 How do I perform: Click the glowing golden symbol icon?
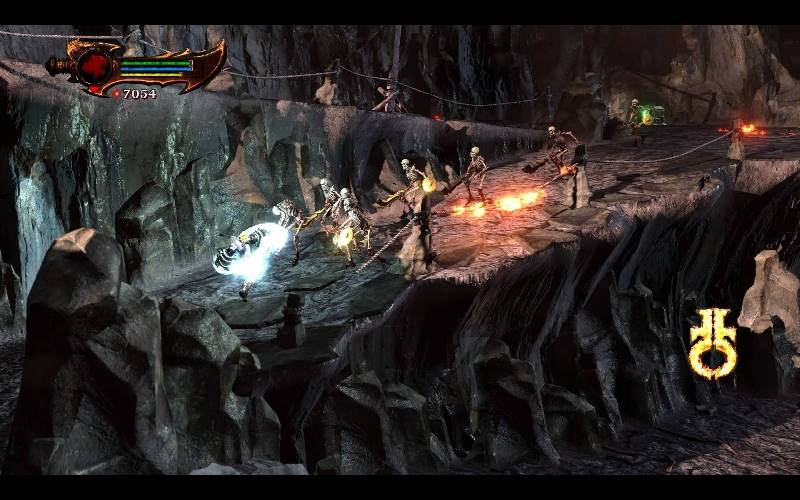712,343
